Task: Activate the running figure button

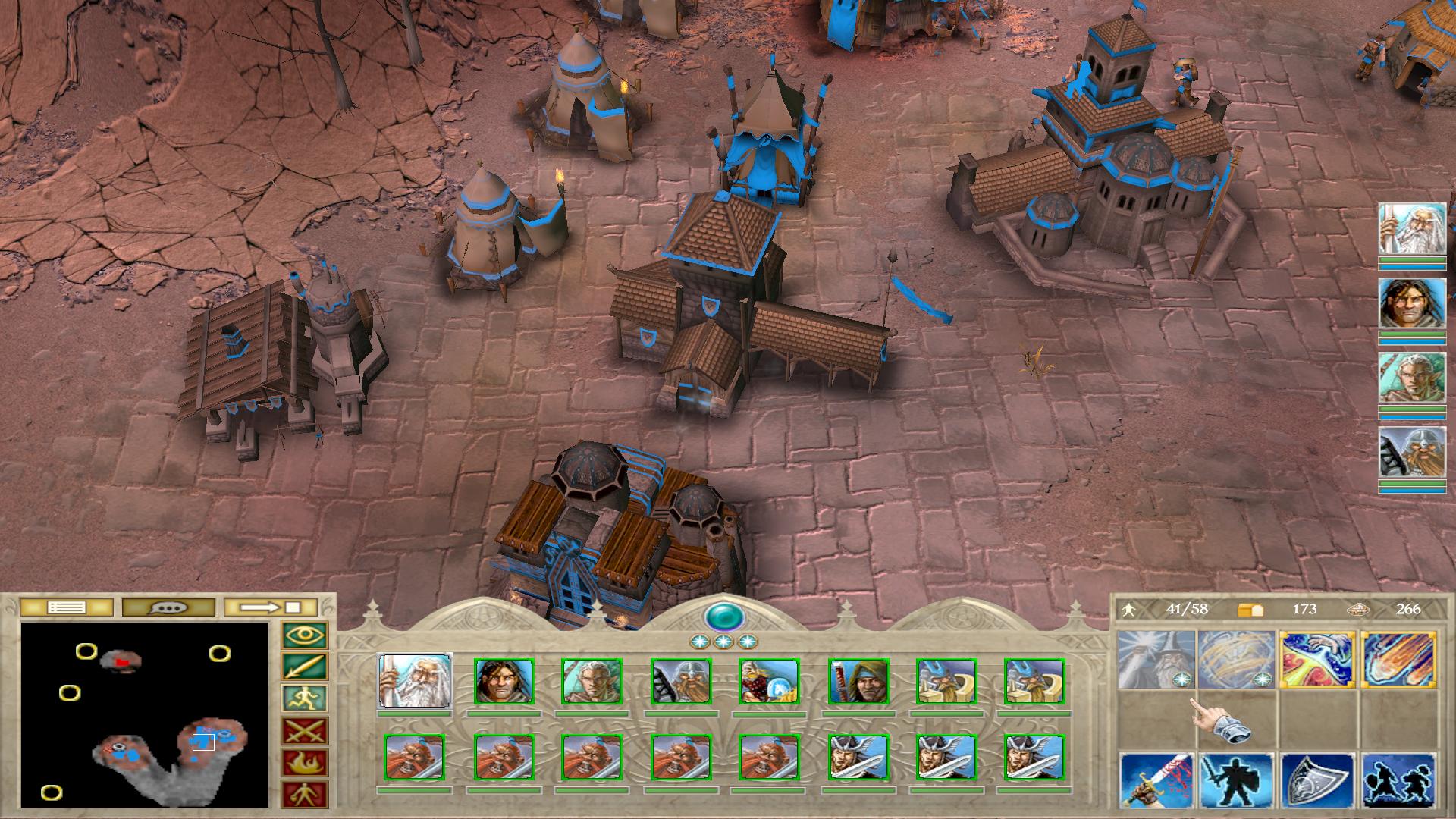Action: pyautogui.click(x=305, y=699)
